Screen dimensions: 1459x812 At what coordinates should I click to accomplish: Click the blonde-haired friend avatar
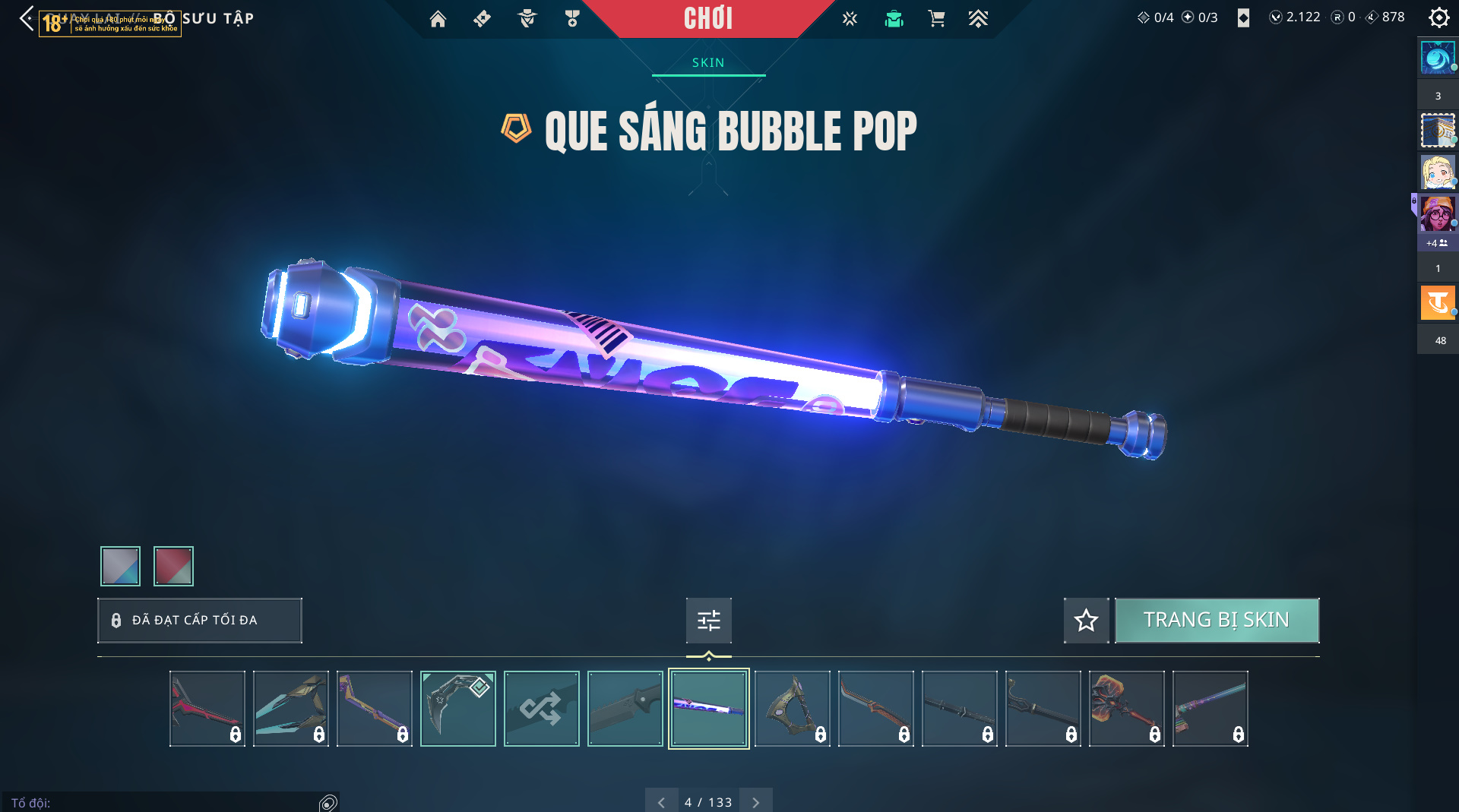[1437, 172]
